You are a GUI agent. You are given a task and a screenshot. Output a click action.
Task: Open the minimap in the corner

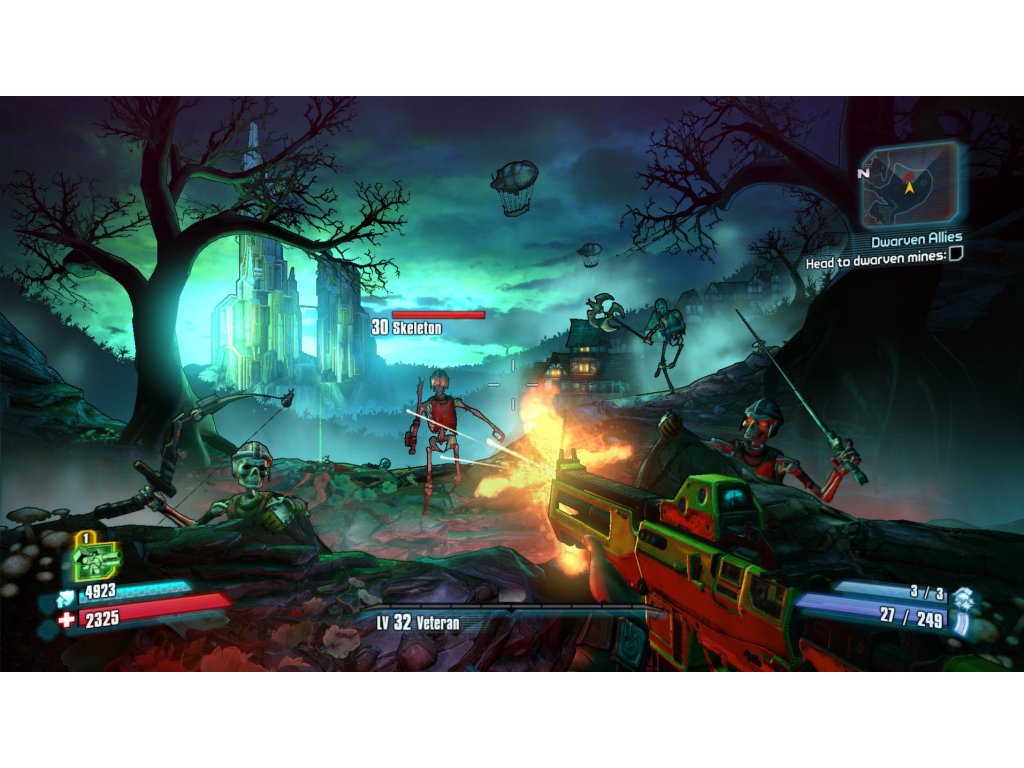coord(909,184)
